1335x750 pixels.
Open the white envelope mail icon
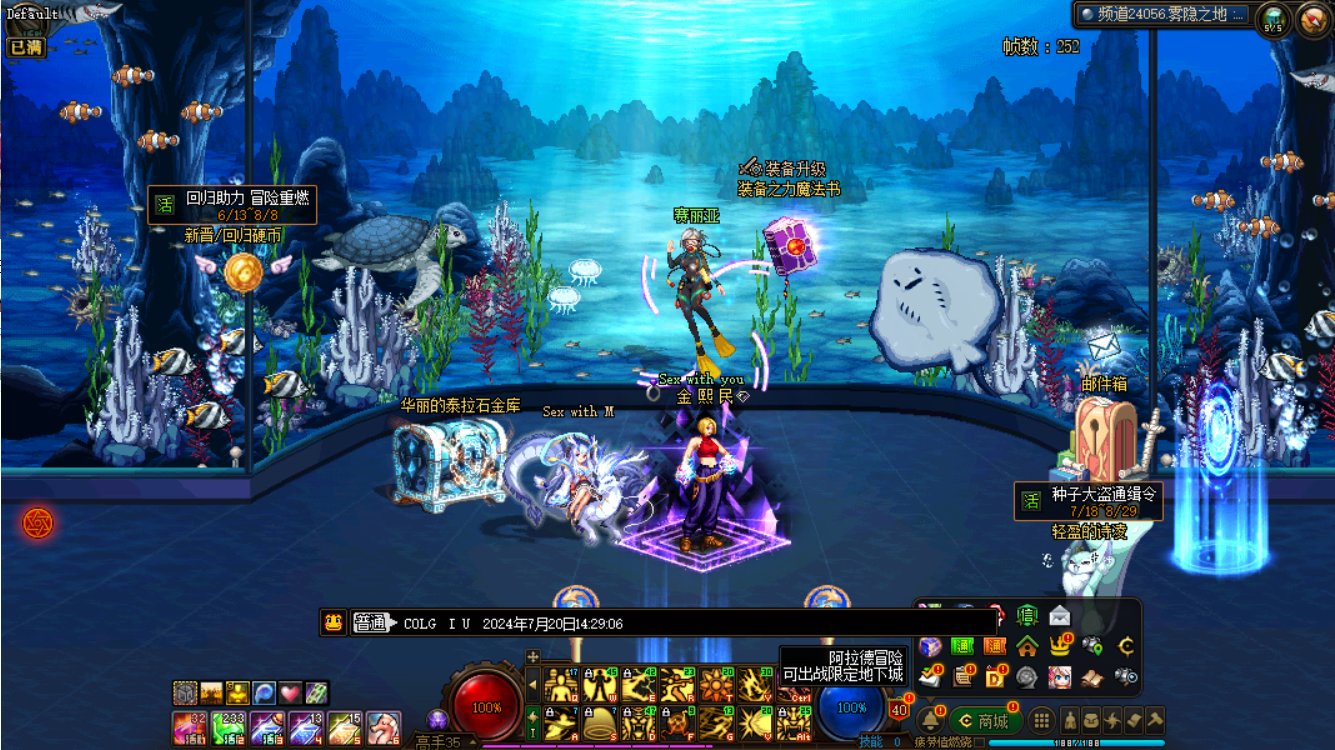pos(1059,616)
